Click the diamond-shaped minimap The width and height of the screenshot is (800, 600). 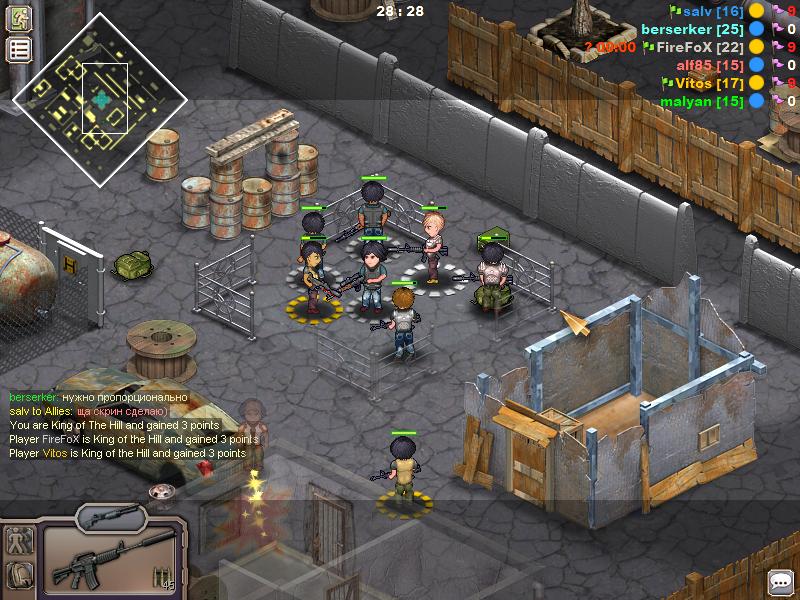[x=100, y=99]
